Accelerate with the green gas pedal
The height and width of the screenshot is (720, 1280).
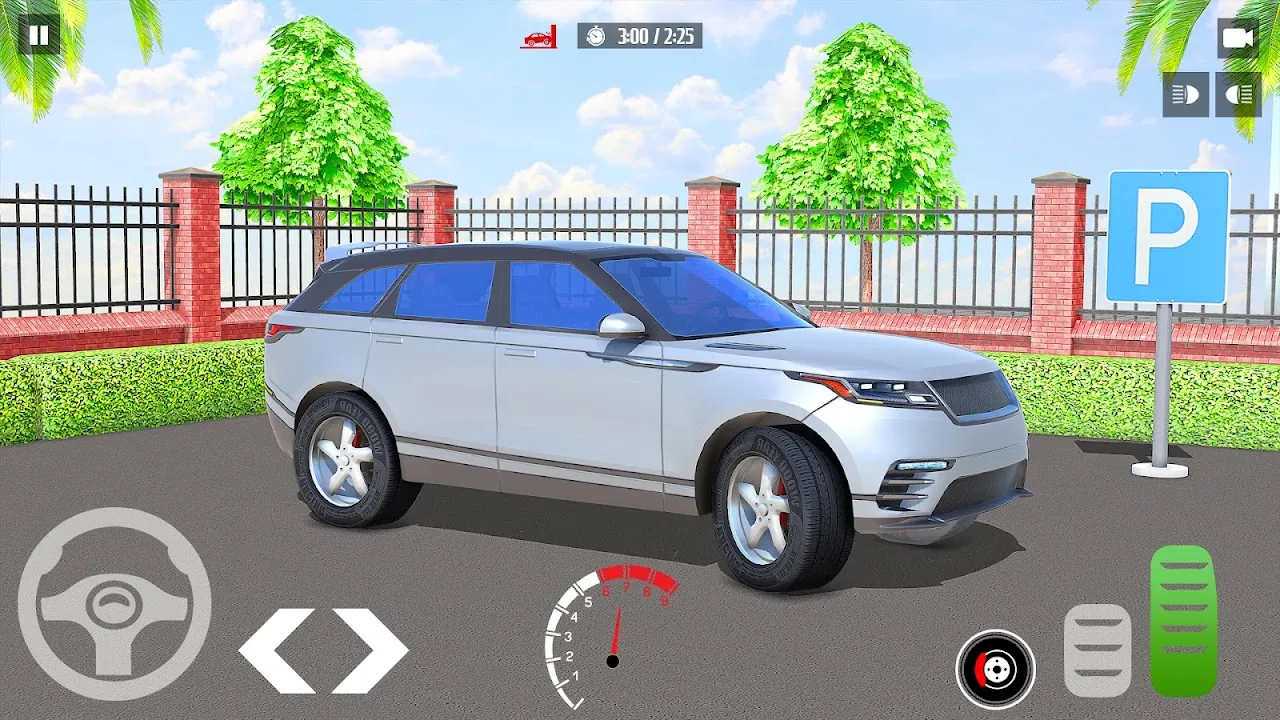click(1182, 620)
